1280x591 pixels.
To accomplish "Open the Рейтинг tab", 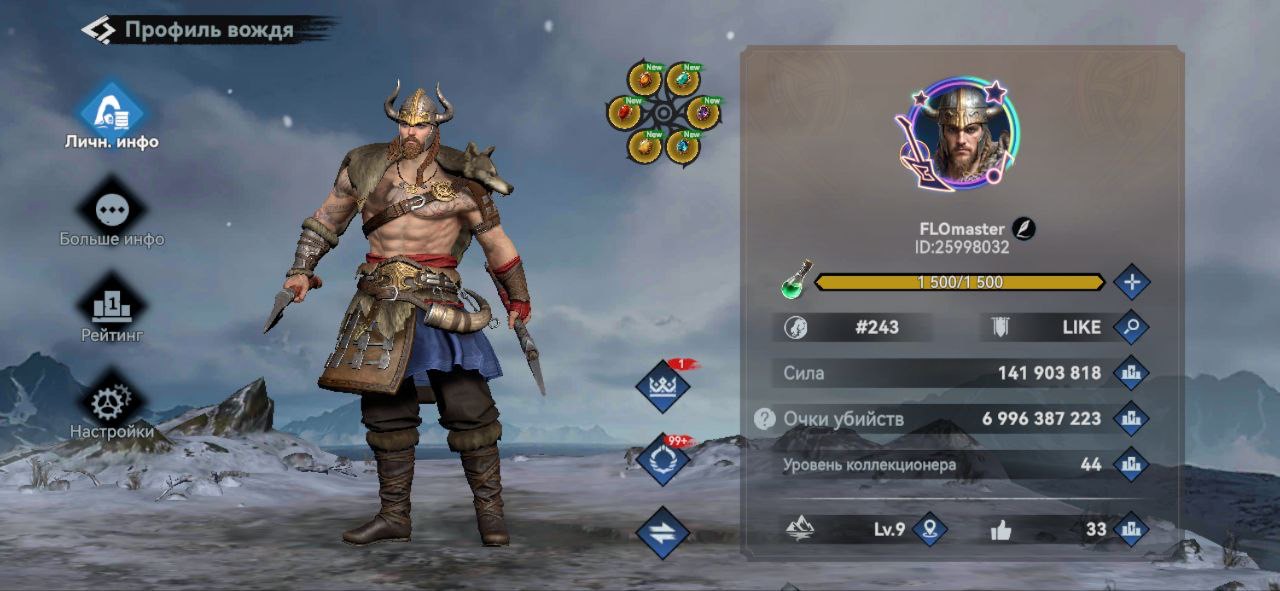I will click(112, 305).
